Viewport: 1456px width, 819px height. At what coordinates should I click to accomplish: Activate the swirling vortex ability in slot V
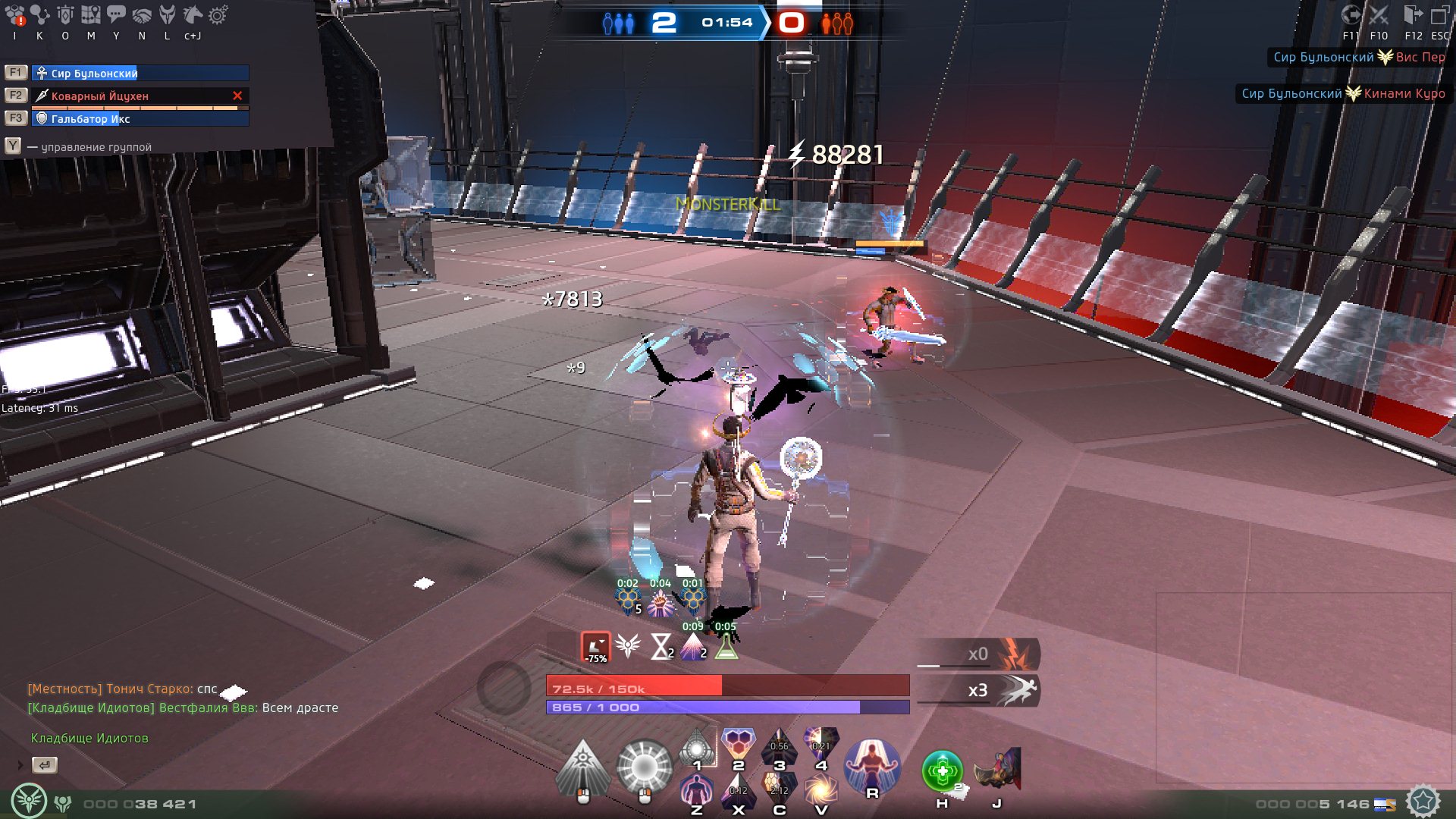coord(821,790)
